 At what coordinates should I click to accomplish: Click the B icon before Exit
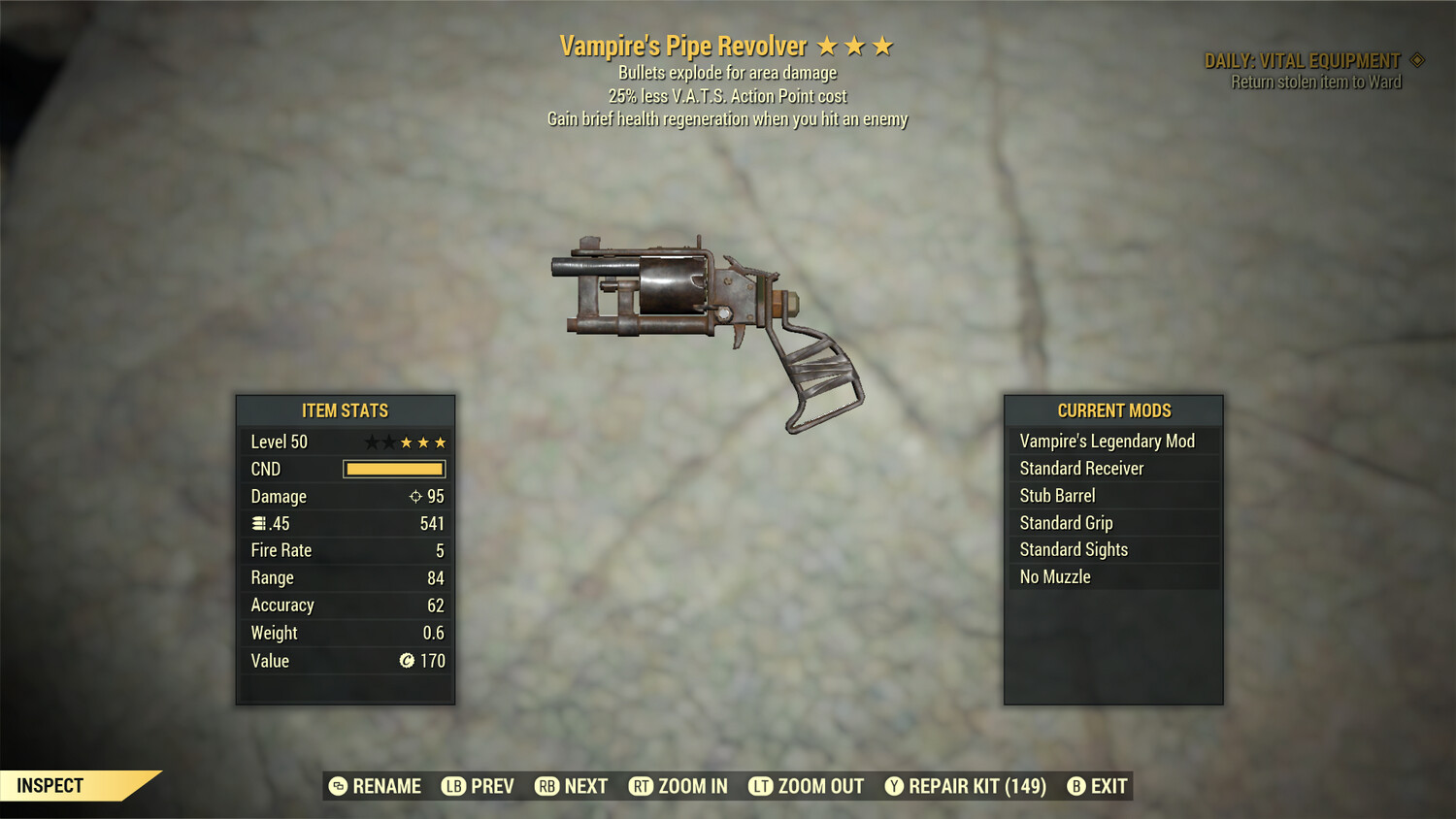[1076, 786]
